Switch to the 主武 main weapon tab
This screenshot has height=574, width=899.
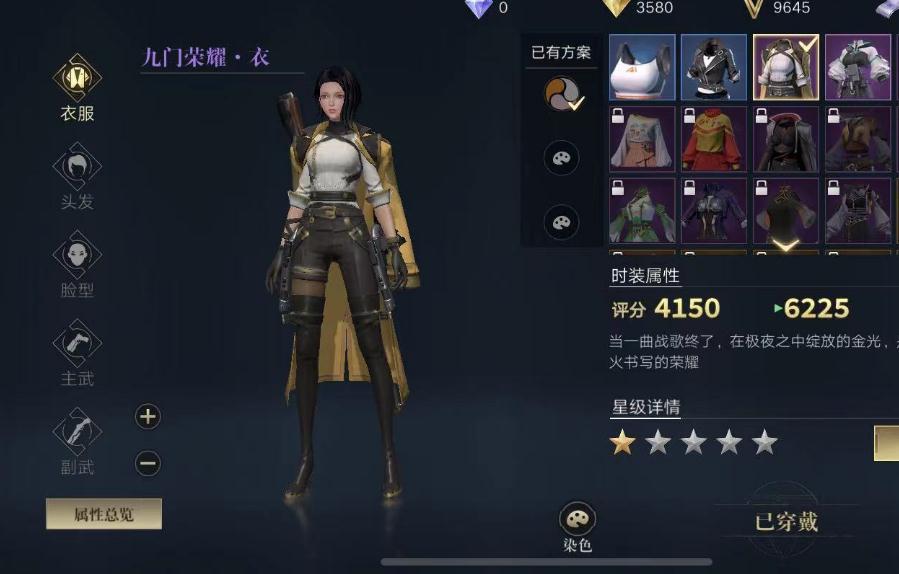[x=77, y=350]
